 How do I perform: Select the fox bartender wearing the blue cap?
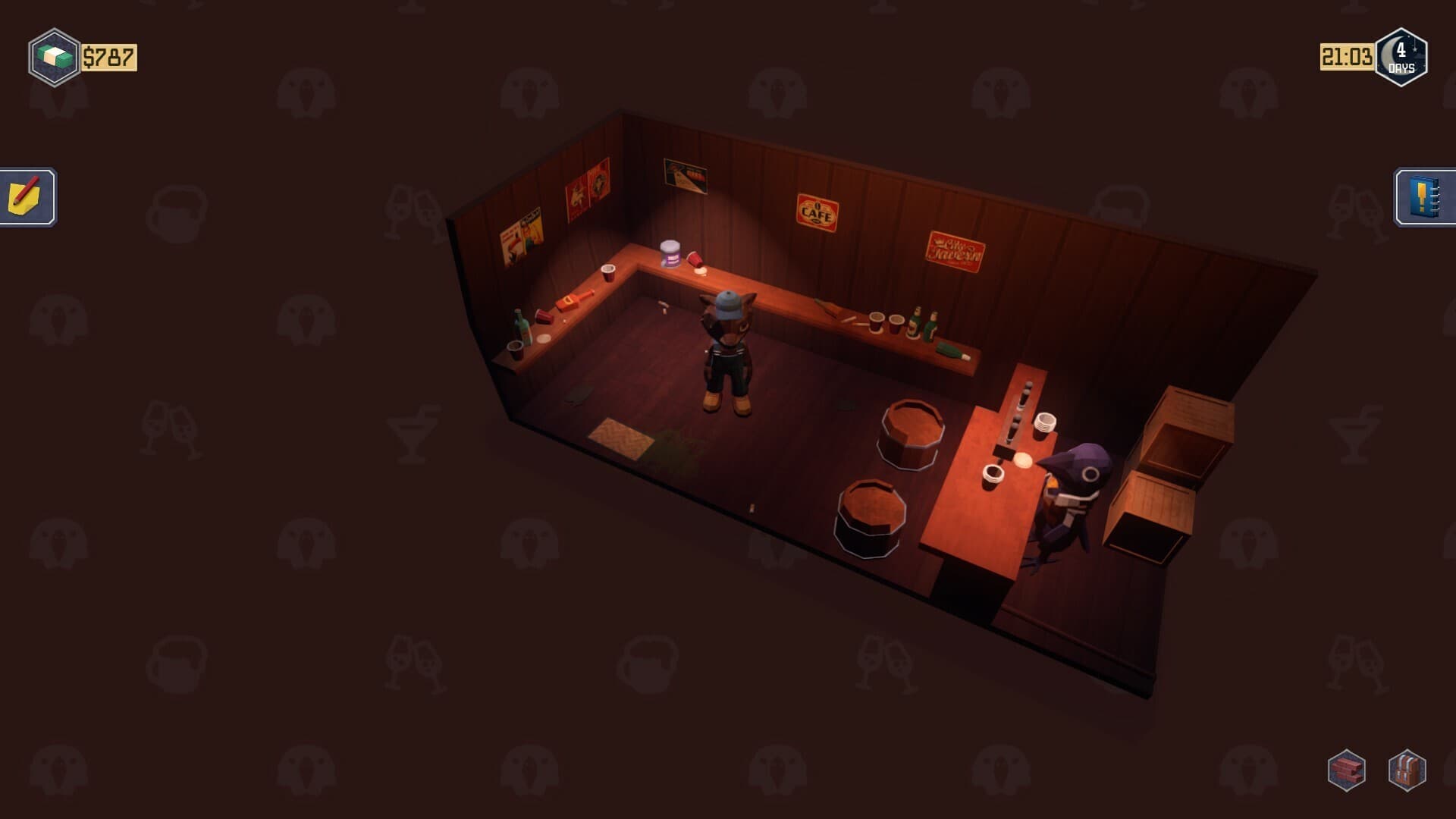727,341
